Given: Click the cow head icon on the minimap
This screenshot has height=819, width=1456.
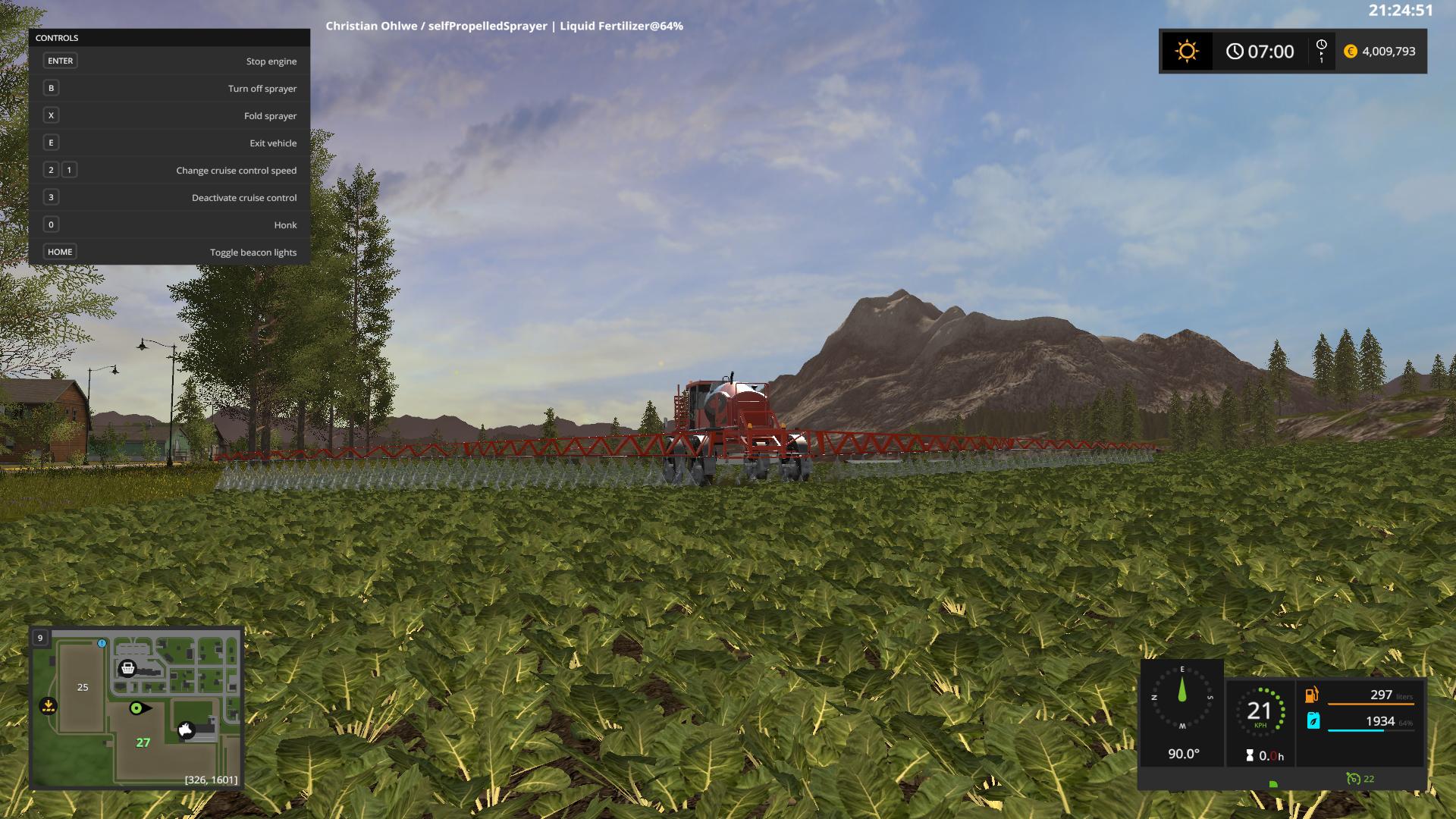Looking at the screenshot, I should 186,730.
